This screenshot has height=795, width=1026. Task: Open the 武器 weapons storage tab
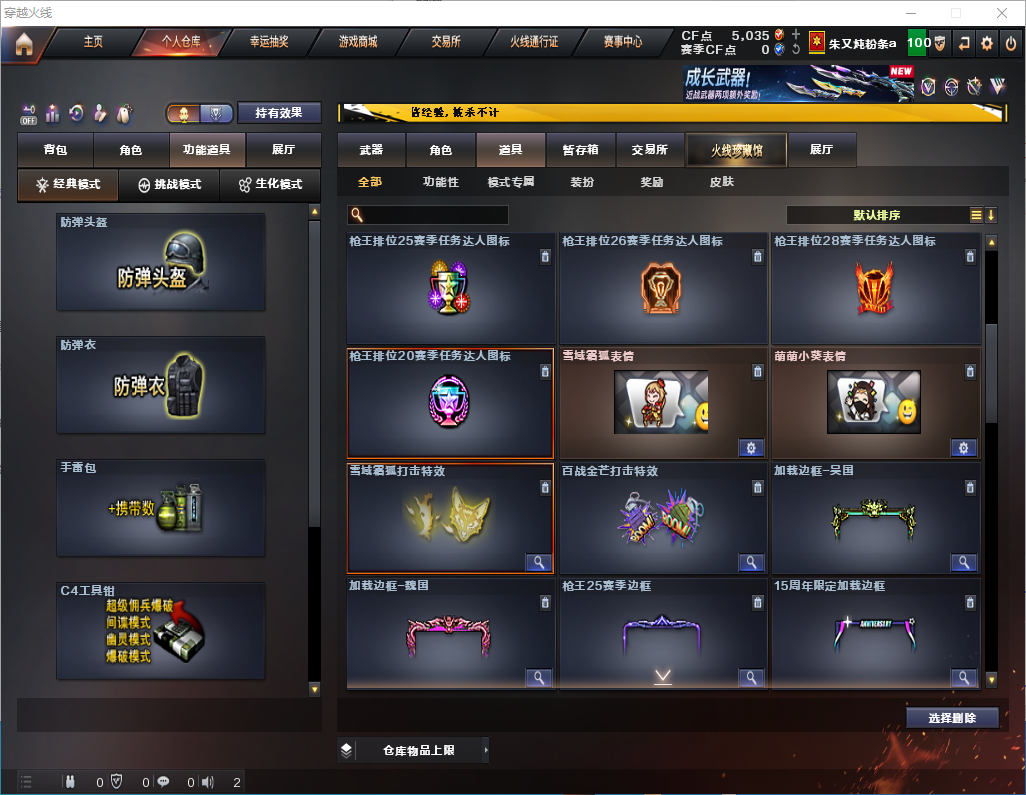[371, 150]
